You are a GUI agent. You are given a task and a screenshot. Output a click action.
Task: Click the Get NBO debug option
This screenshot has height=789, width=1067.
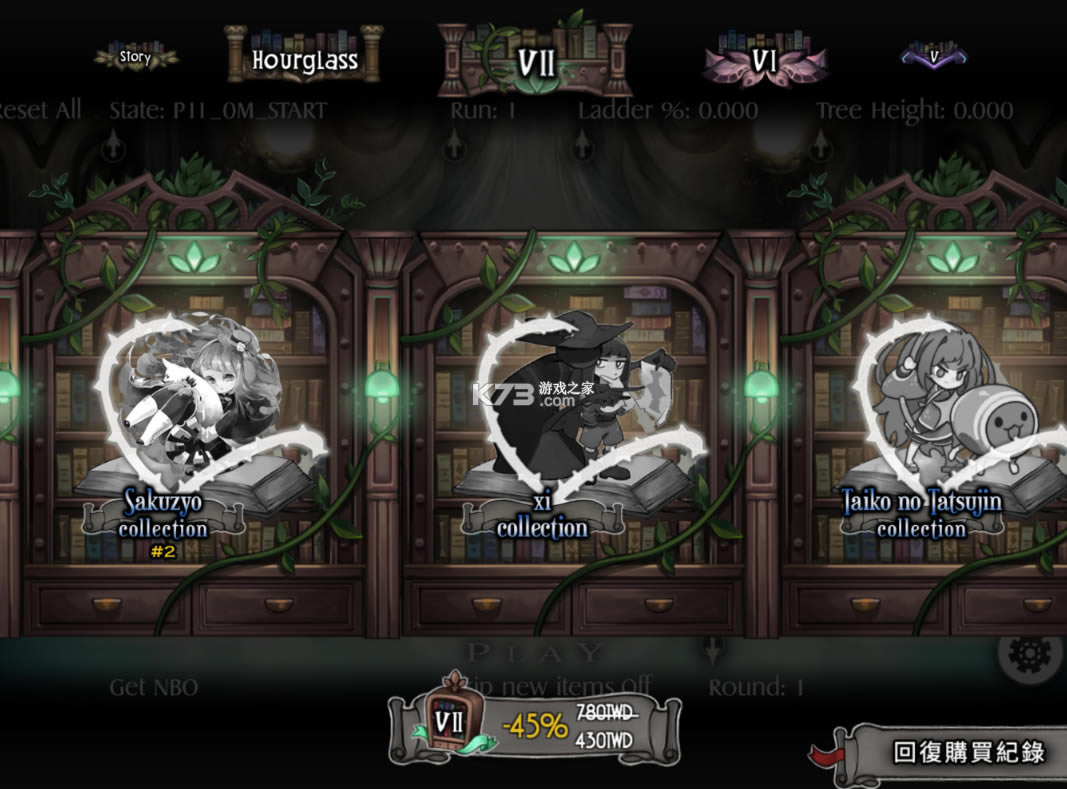pyautogui.click(x=153, y=687)
